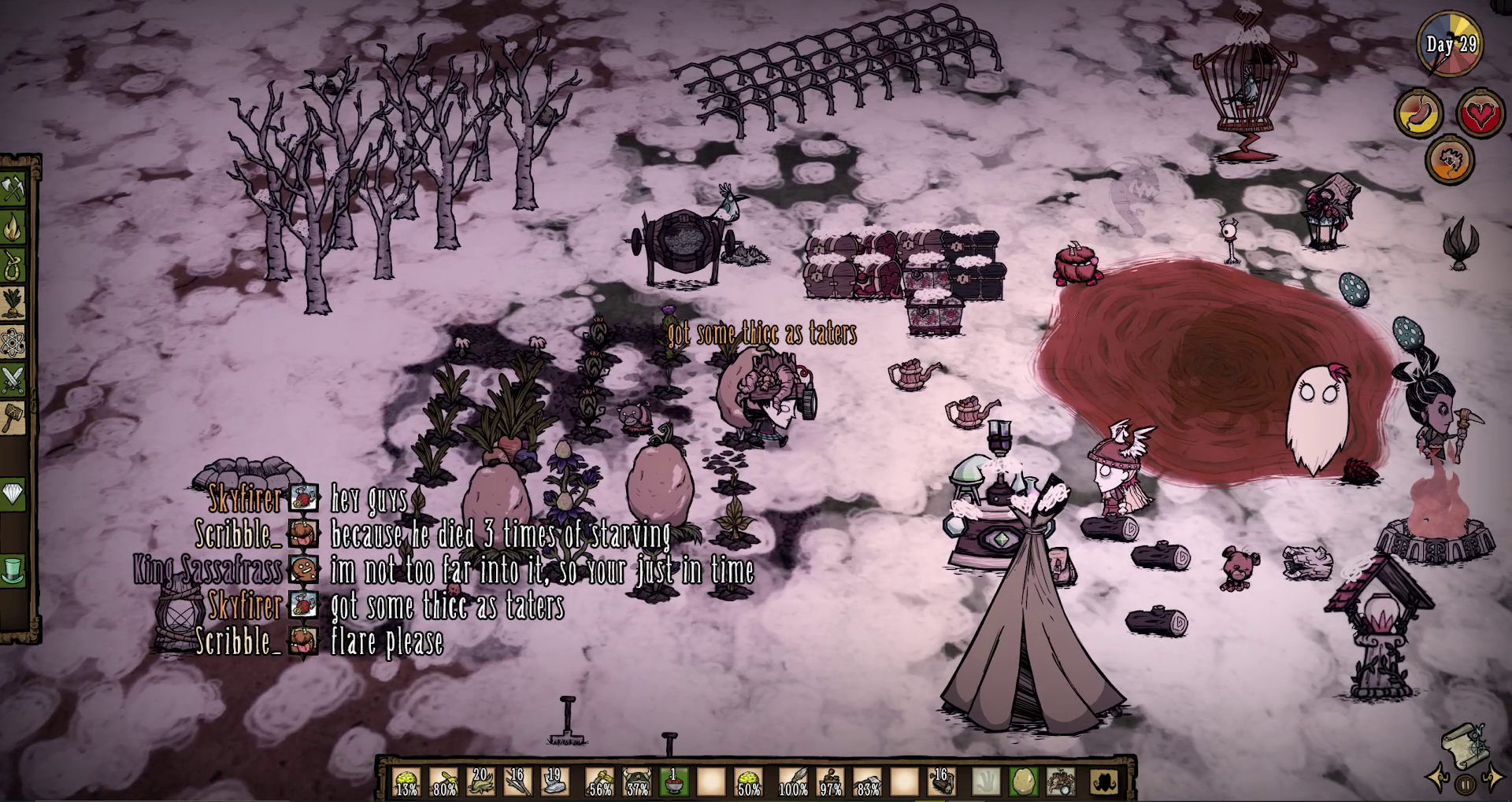The width and height of the screenshot is (1512, 802).
Task: Click the pause button
Action: 1465,784
